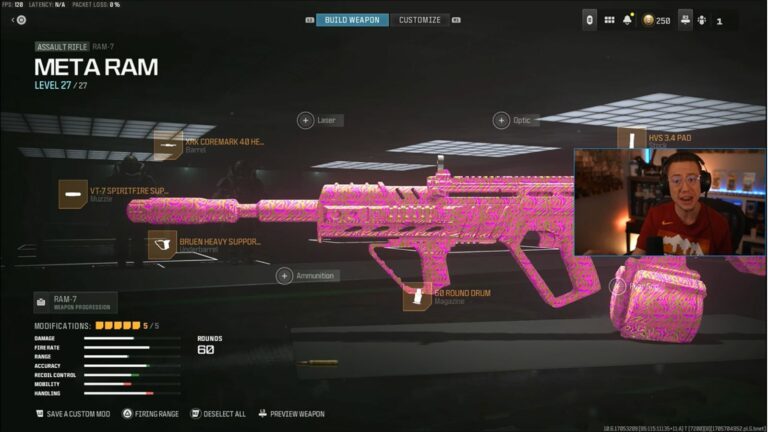Enter the Firing Range
This screenshot has width=768, height=432.
click(150, 413)
